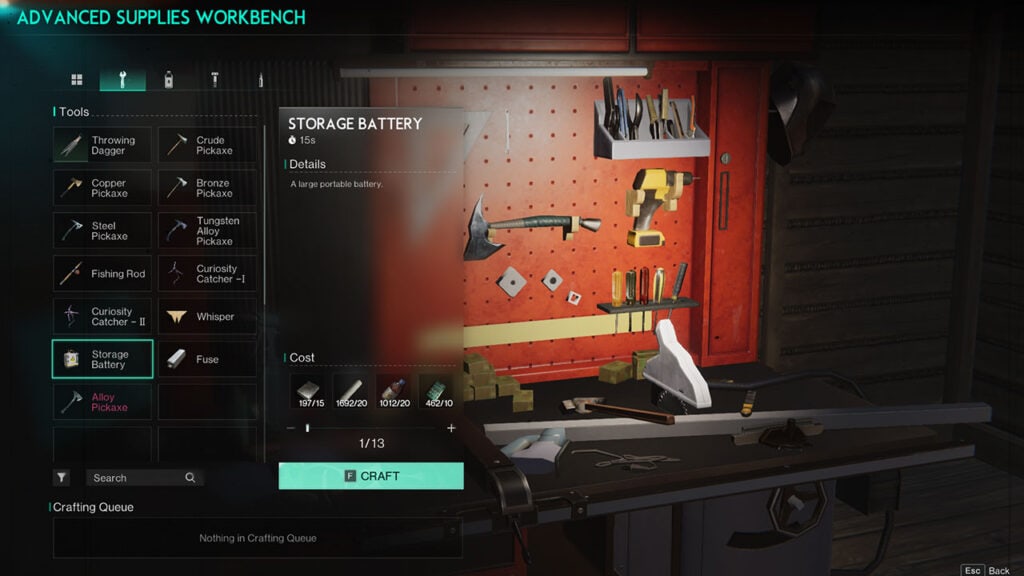Select the Fuse recipe
Screen dimensions: 1024x576
point(207,359)
